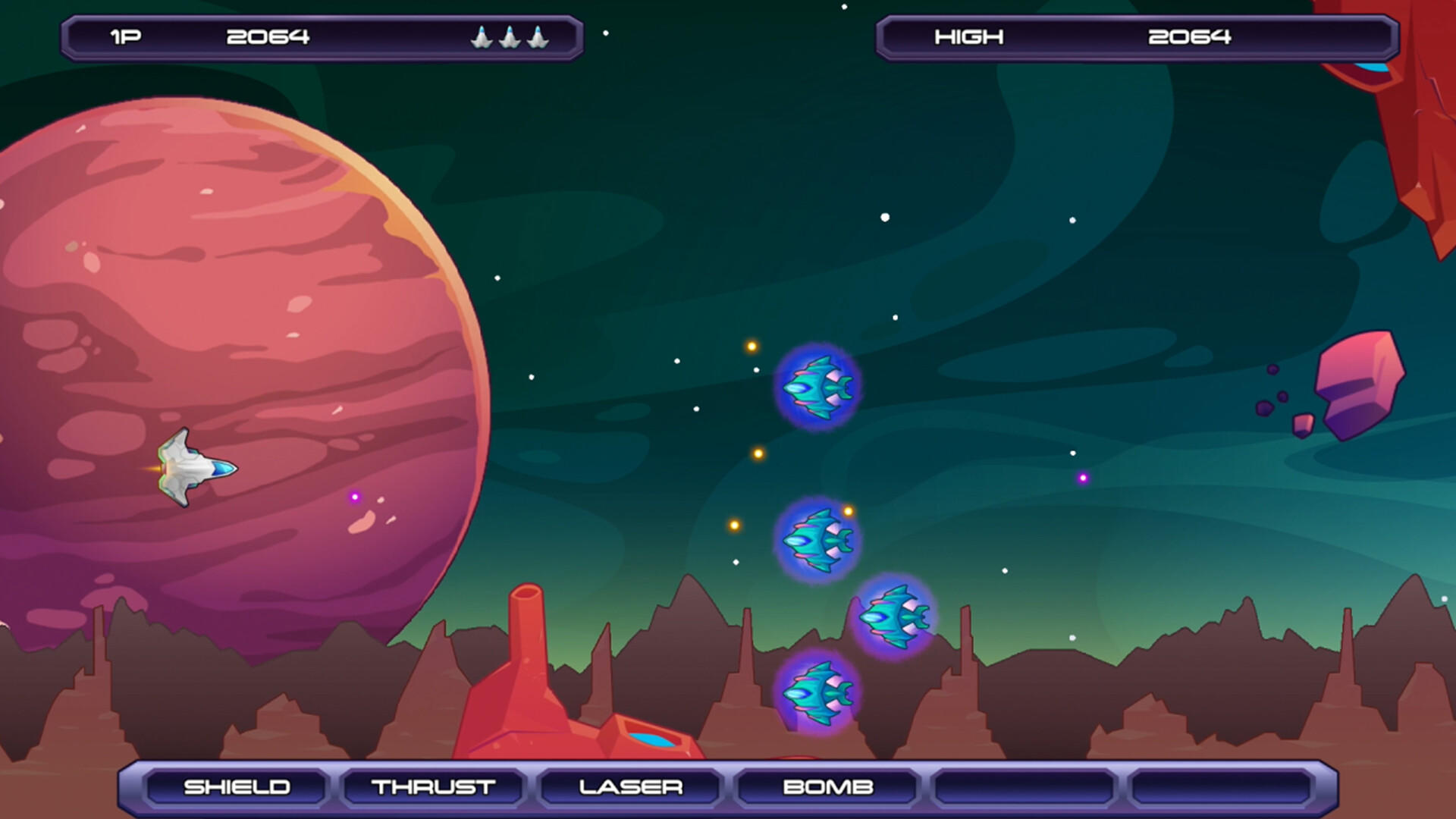Click the topmost blue enemy fish ship
Image resolution: width=1456 pixels, height=819 pixels.
pos(817,388)
